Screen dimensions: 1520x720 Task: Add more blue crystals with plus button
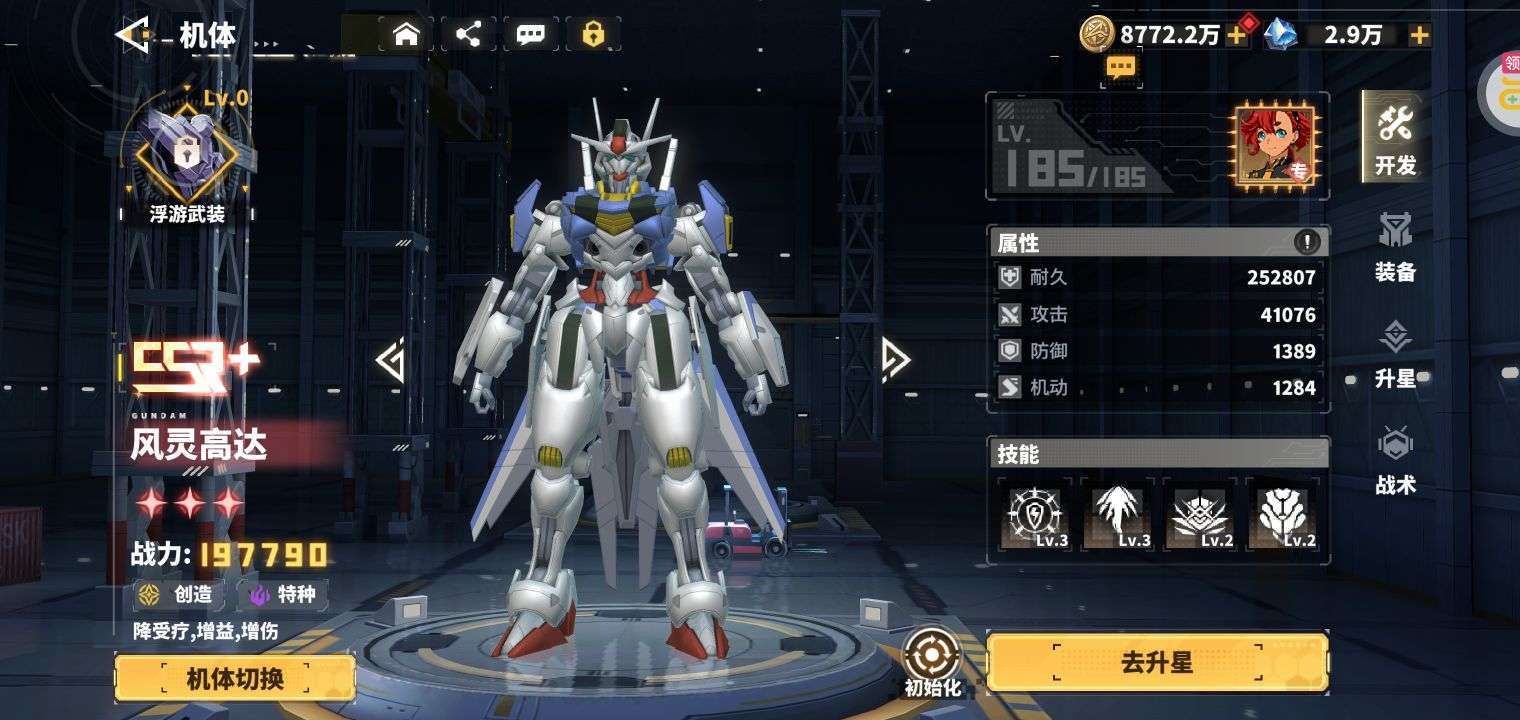point(1419,36)
